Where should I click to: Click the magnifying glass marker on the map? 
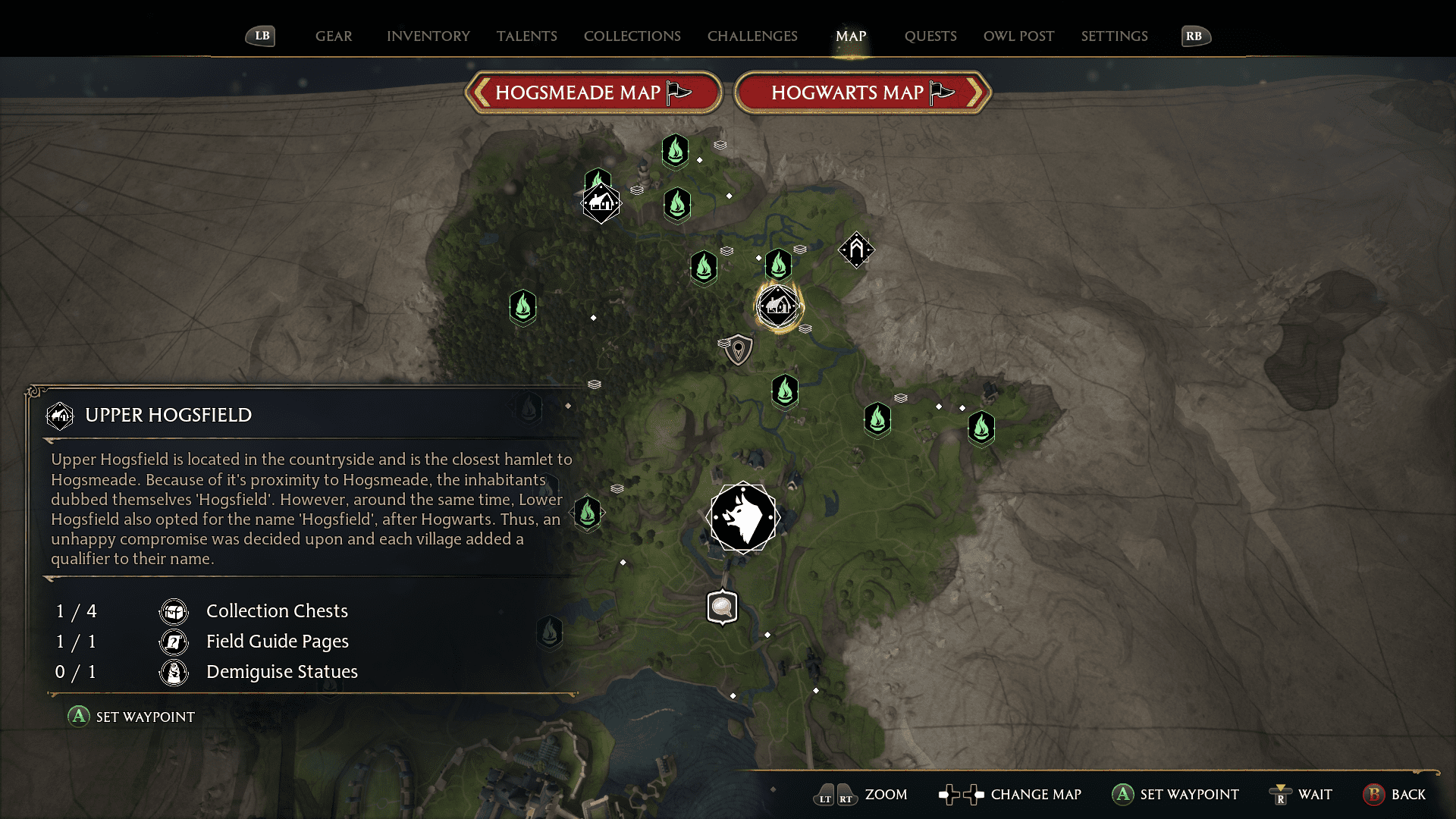coord(721,607)
